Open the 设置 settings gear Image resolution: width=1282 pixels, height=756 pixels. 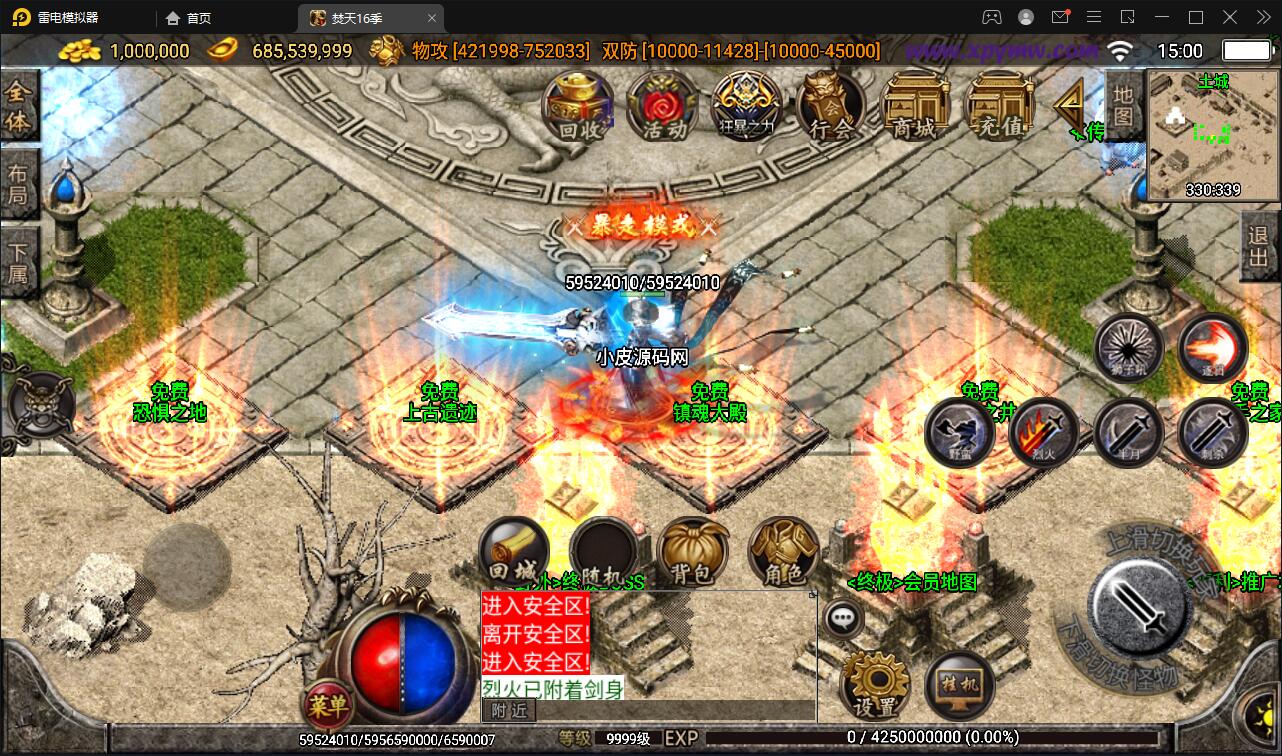[x=876, y=686]
